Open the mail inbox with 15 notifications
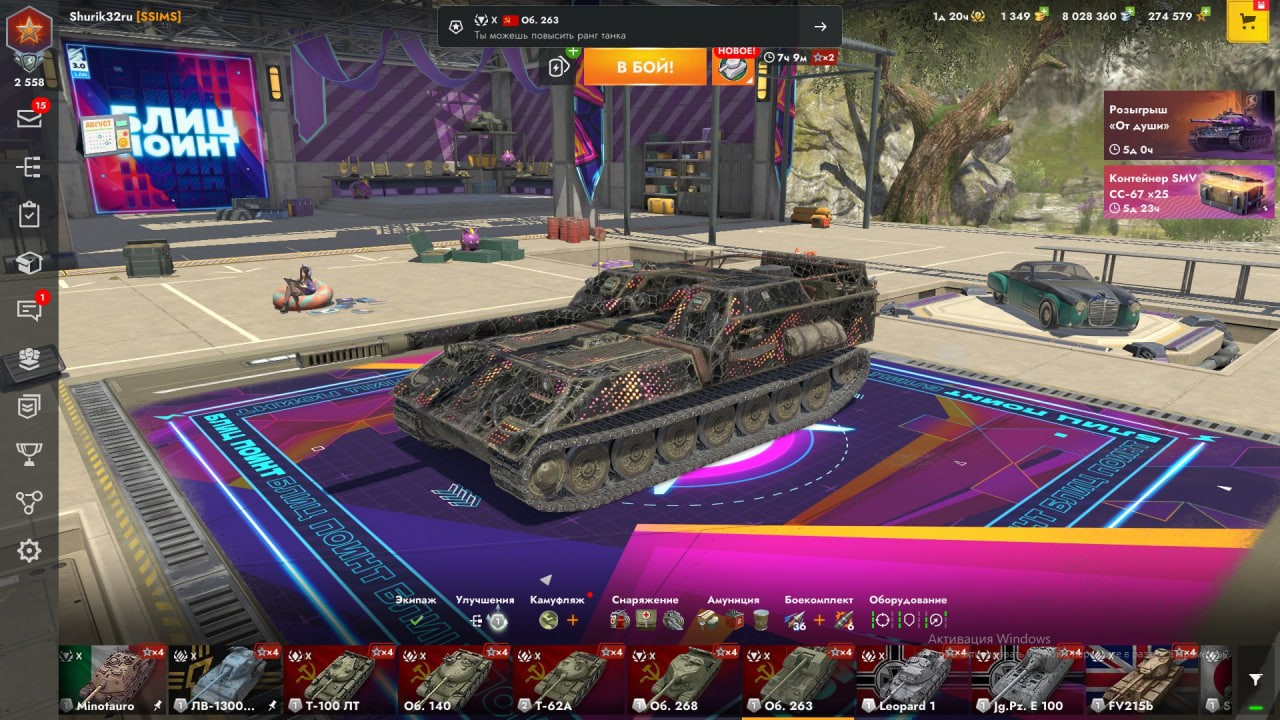Viewport: 1280px width, 720px height. tap(29, 118)
